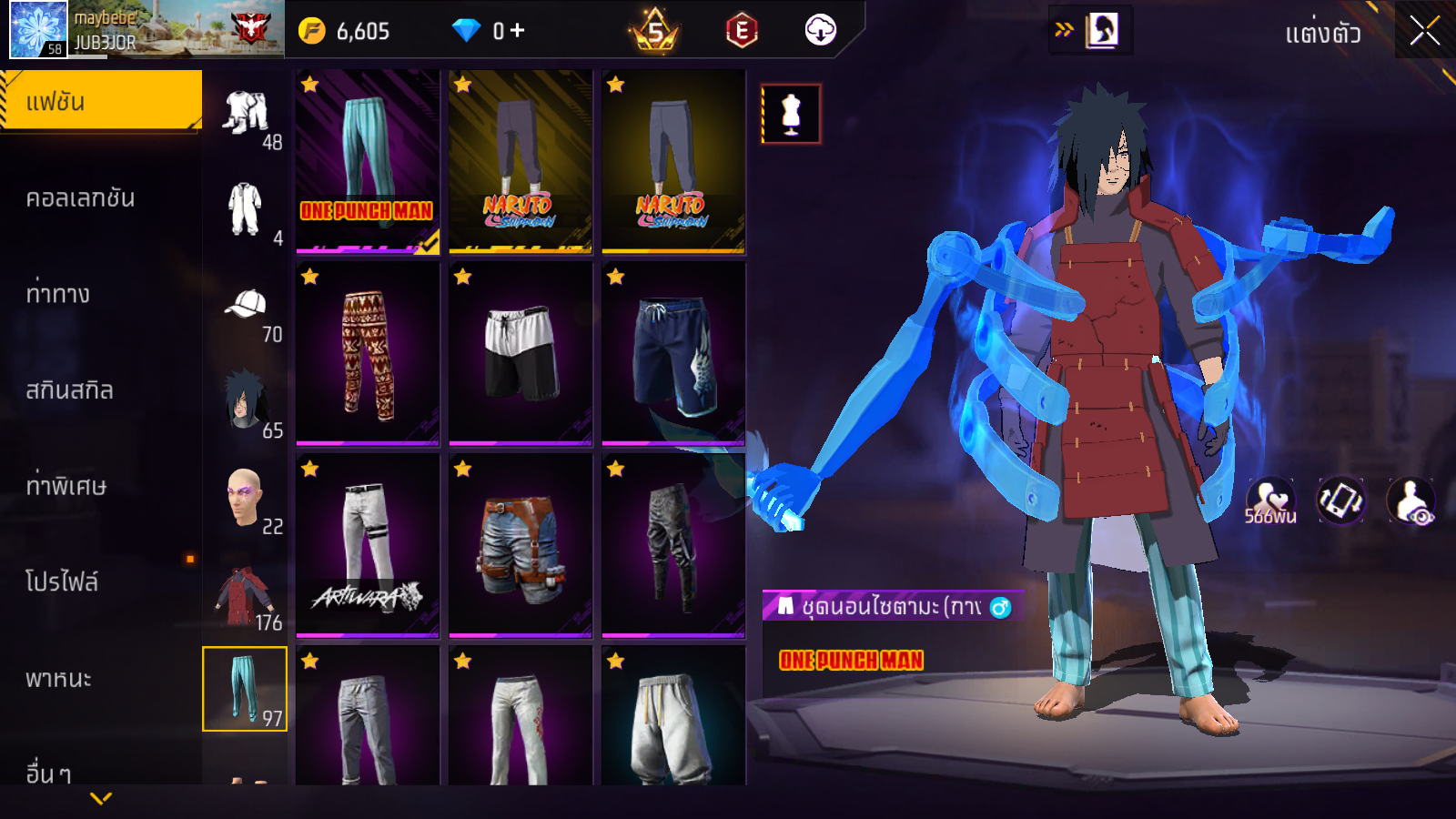Equip the One Punch Man striped pajama pants
This screenshot has height=819, width=1456.
(368, 161)
